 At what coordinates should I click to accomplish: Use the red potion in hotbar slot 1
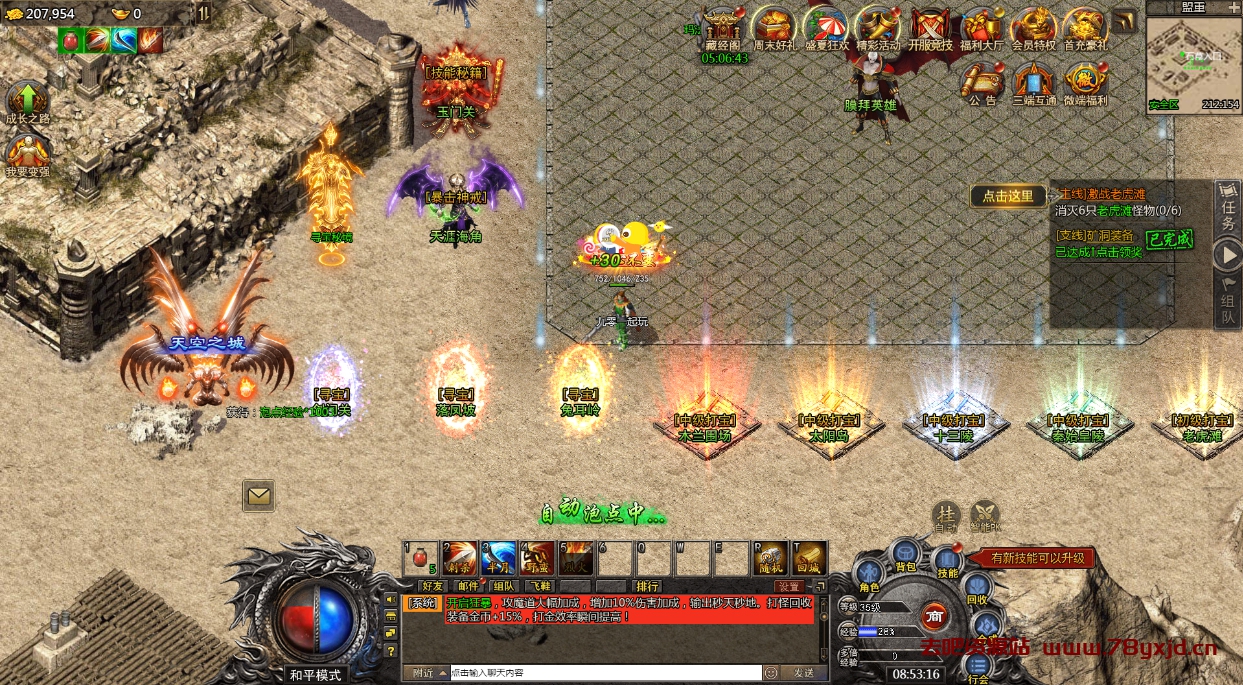pyautogui.click(x=421, y=558)
